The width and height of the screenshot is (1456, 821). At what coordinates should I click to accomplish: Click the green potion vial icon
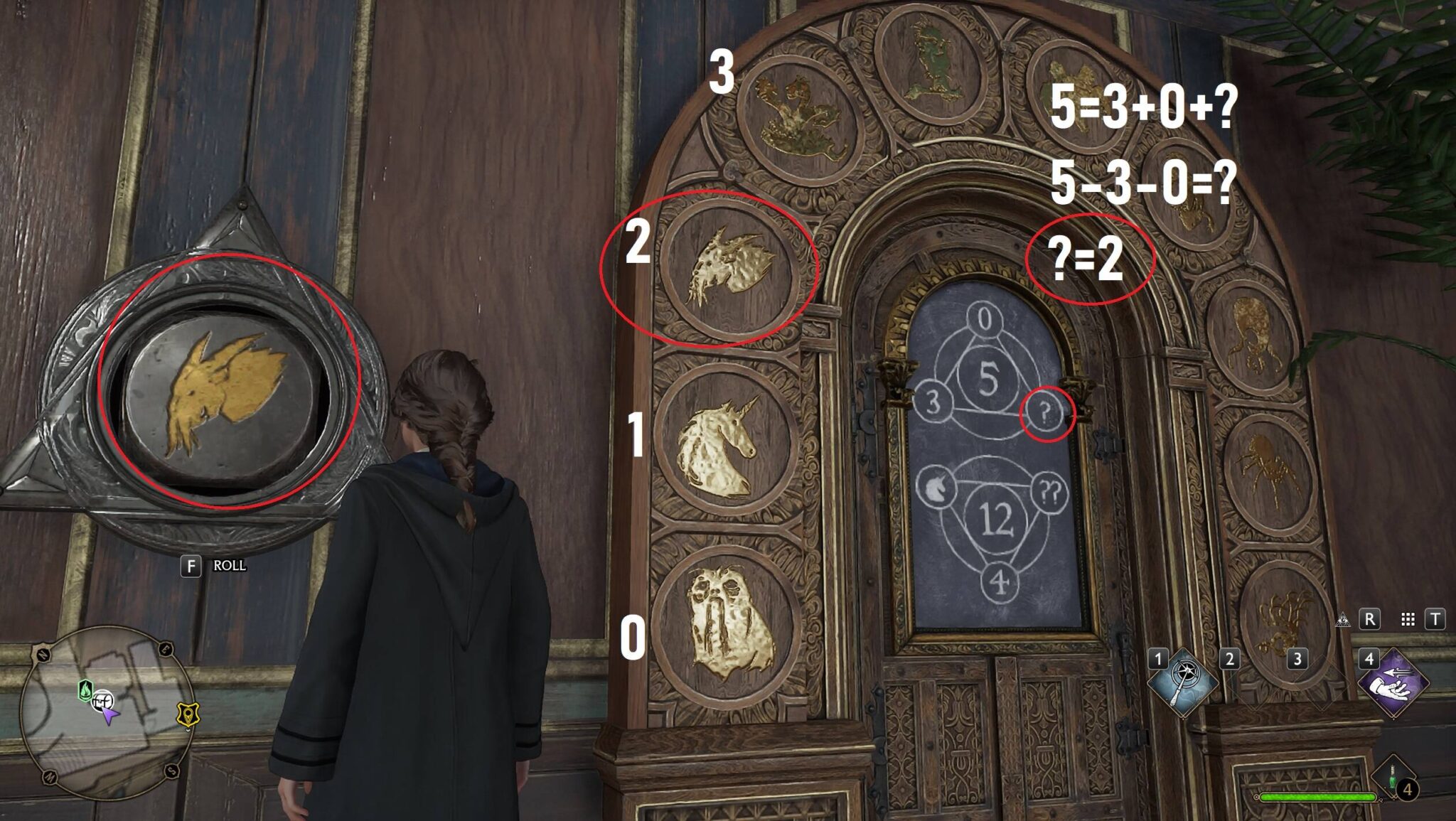coord(1391,778)
